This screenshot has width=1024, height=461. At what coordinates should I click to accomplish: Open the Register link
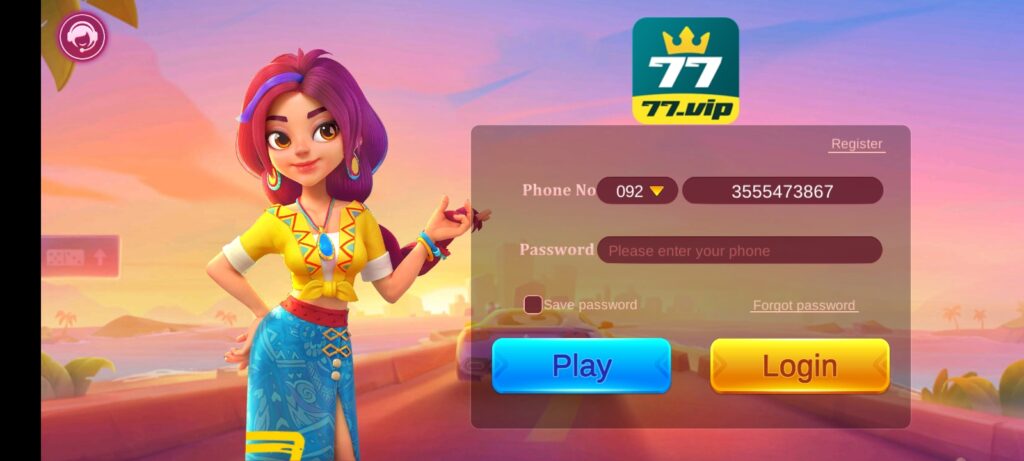point(857,144)
